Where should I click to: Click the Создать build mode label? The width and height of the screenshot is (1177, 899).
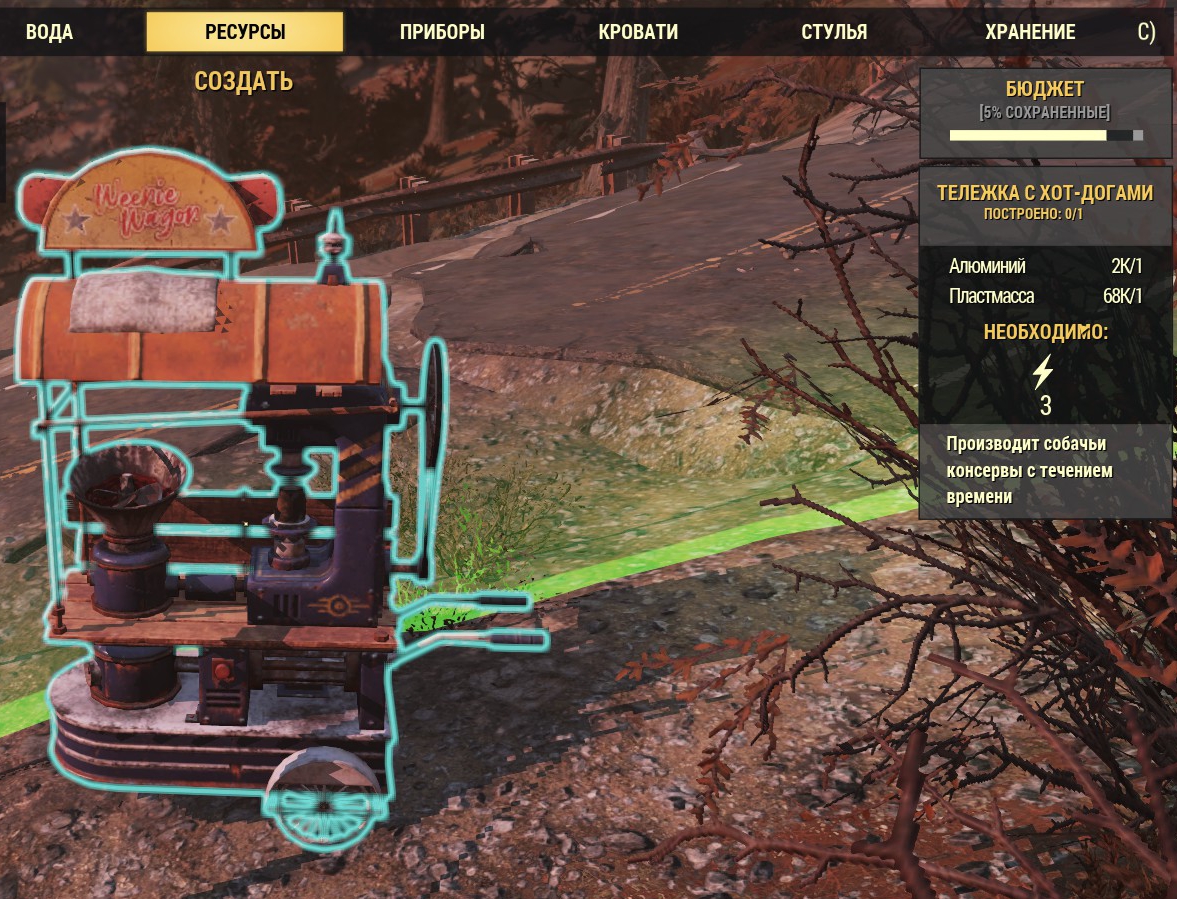point(244,81)
